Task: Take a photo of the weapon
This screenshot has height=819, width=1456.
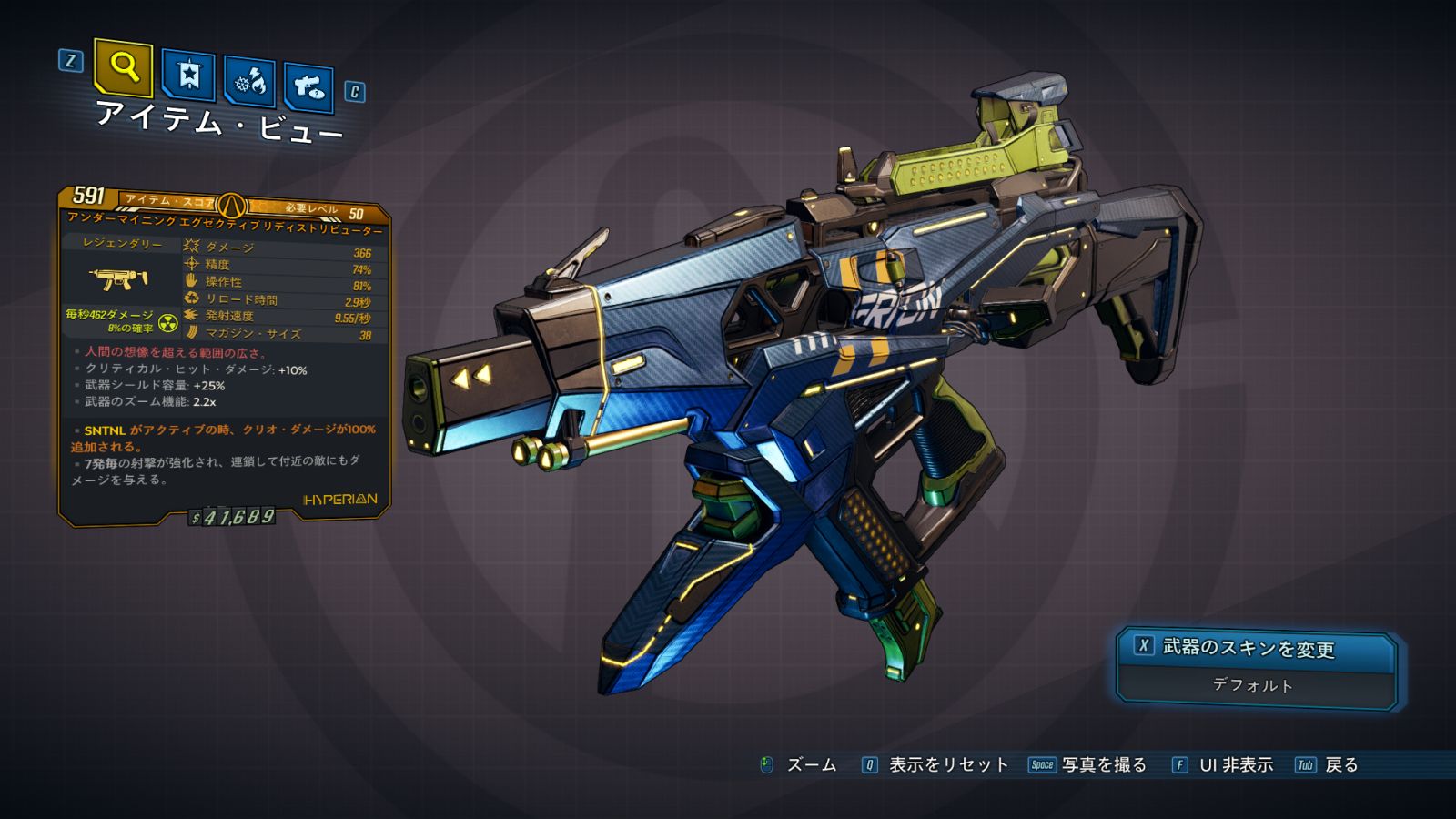Action: [x=1088, y=765]
